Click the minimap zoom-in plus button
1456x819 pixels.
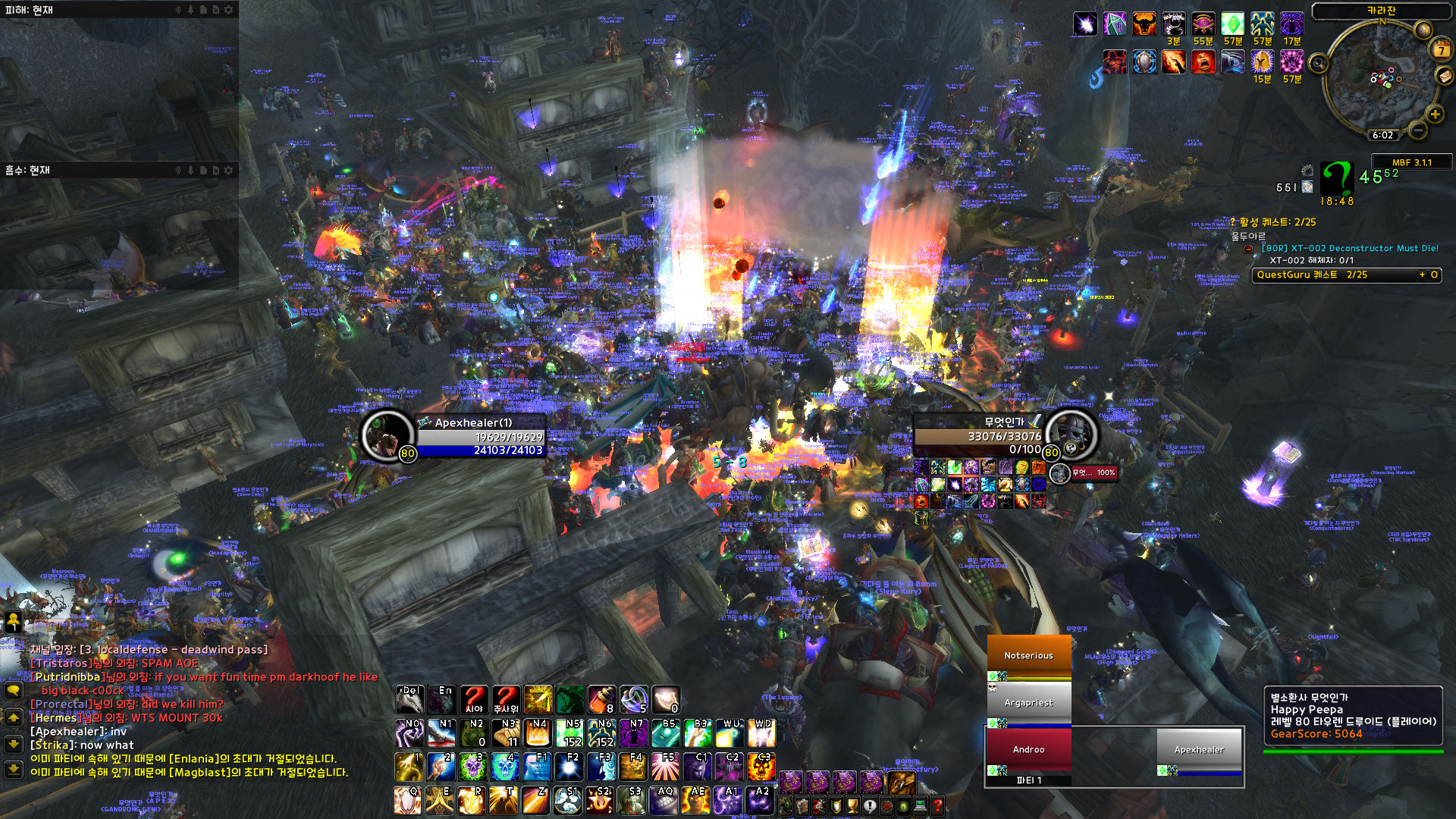[1435, 115]
